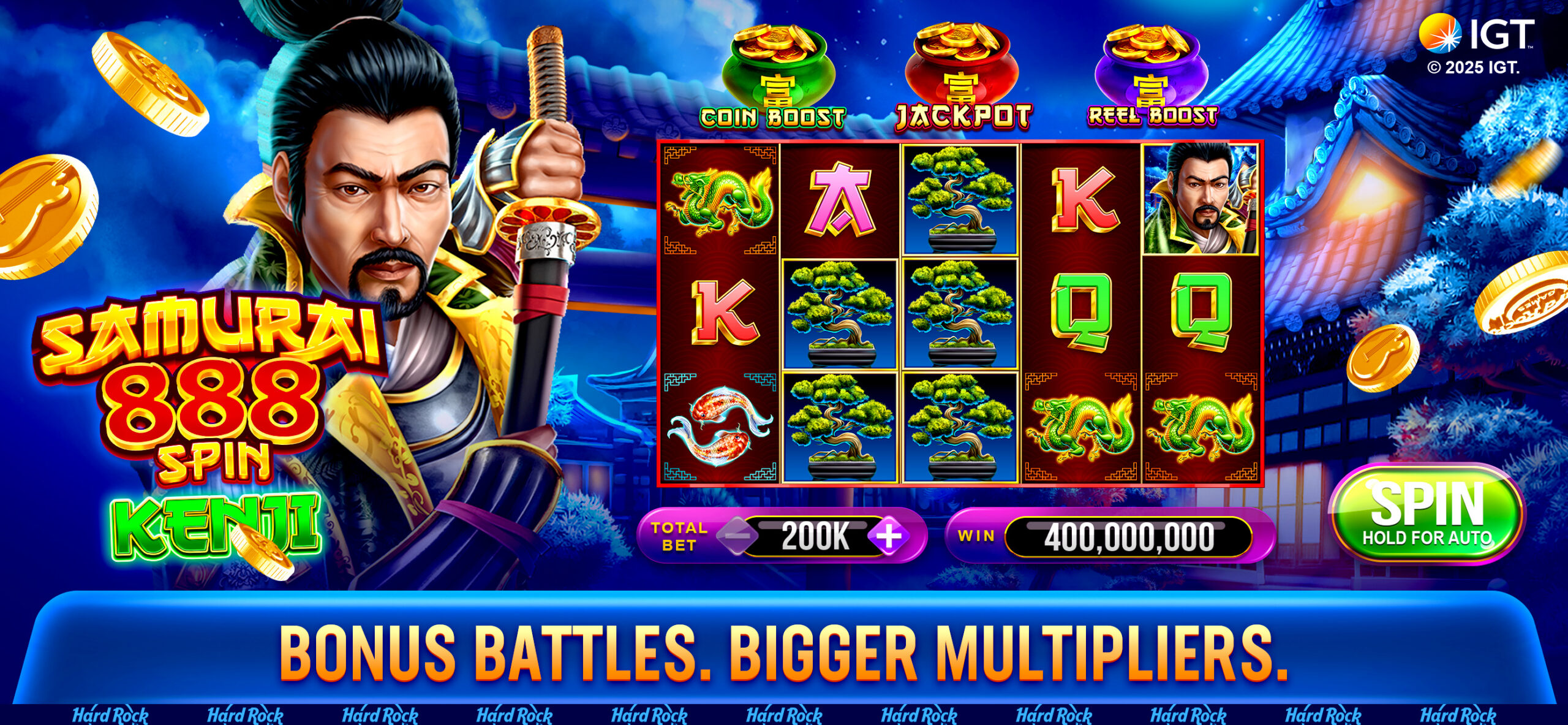Tap the BONUS BATTLES. BIGGER MULTIPLIERS banner
The width and height of the screenshot is (1568, 725).
784,653
